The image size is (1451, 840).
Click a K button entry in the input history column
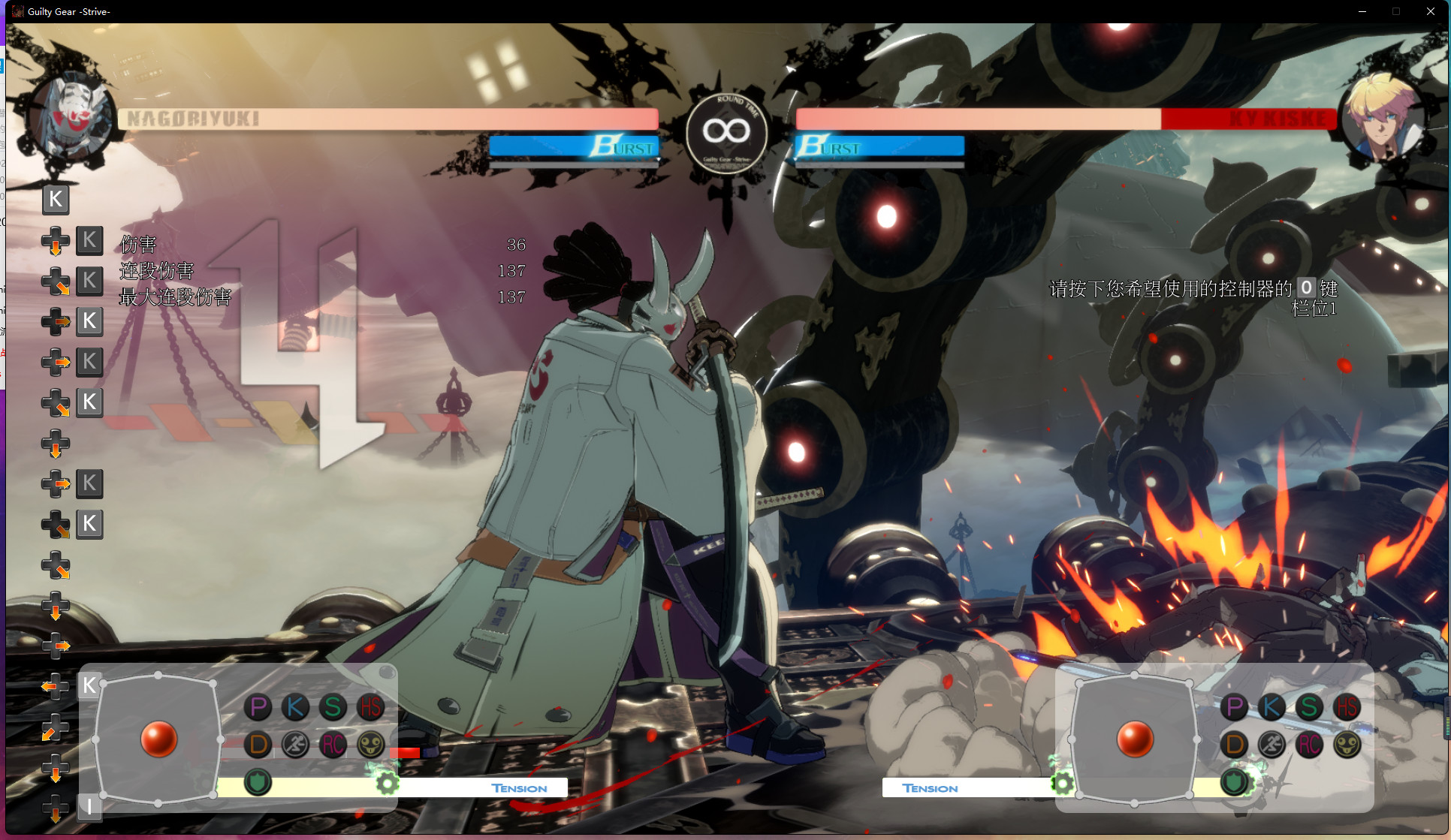coord(89,240)
